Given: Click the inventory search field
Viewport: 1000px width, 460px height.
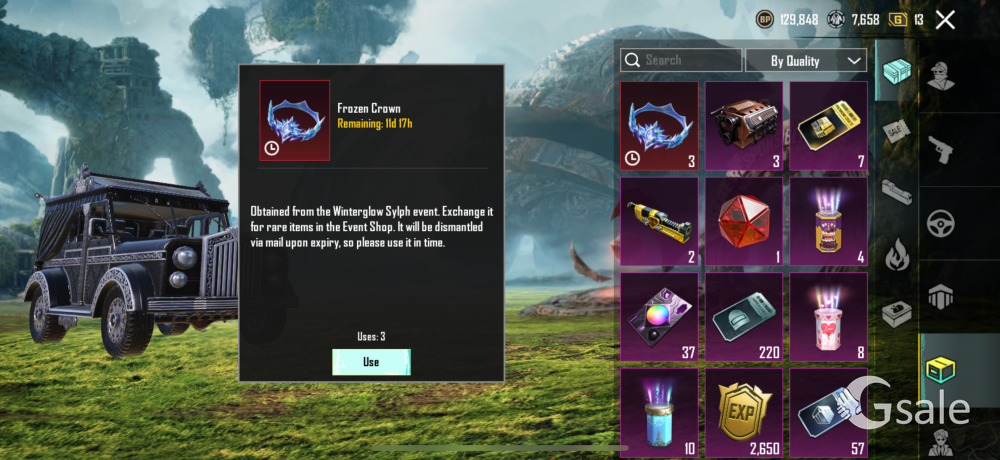Looking at the screenshot, I should tap(682, 61).
